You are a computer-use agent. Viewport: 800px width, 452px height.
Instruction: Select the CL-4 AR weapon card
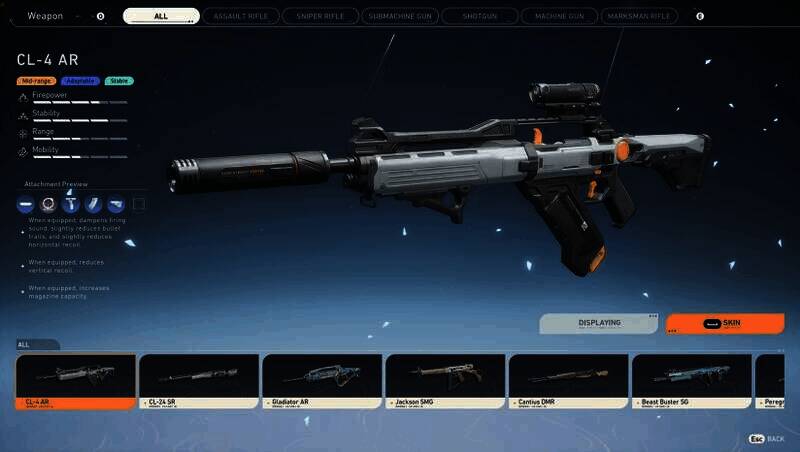(x=76, y=381)
